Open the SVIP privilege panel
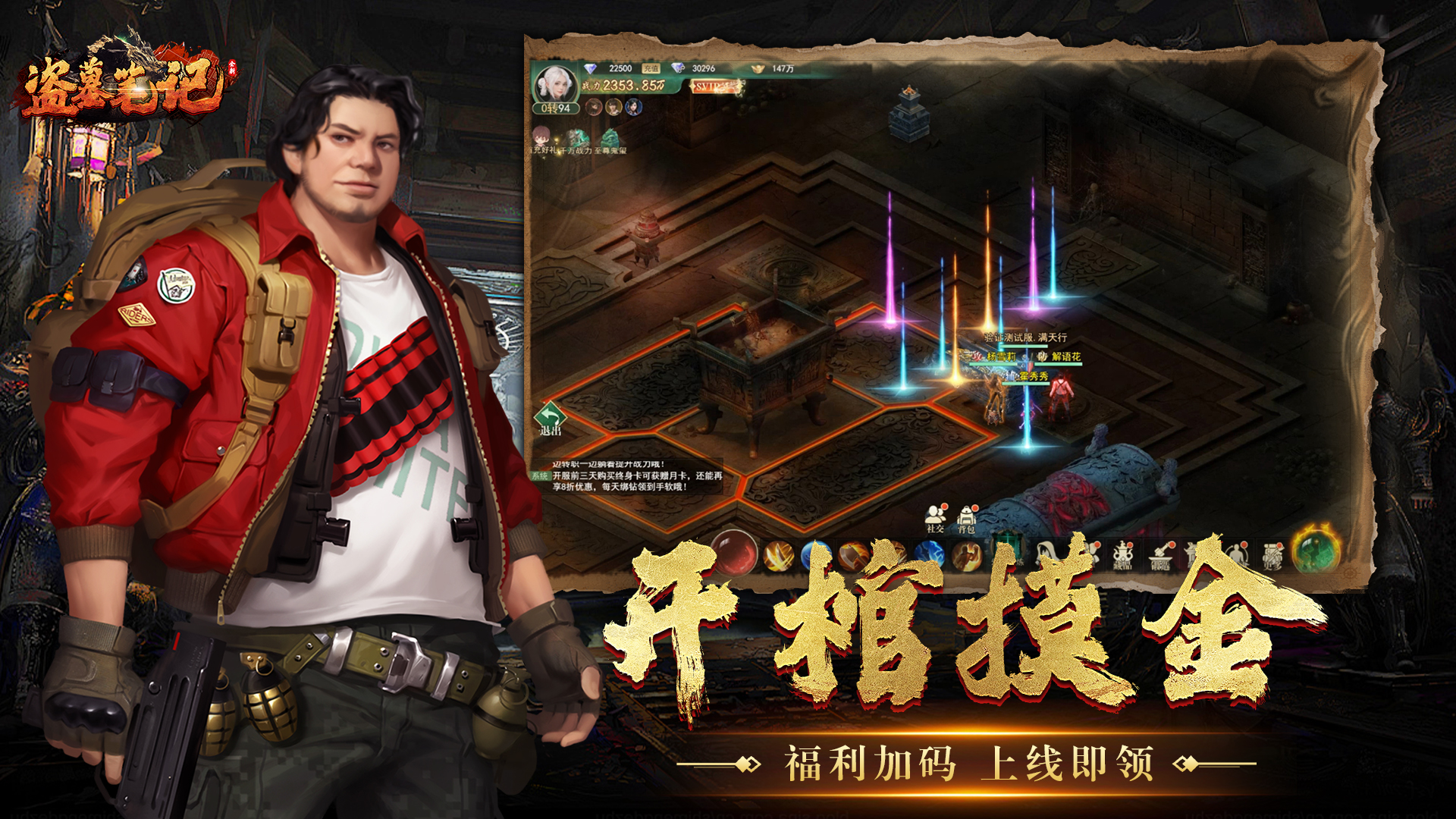 coord(714,87)
